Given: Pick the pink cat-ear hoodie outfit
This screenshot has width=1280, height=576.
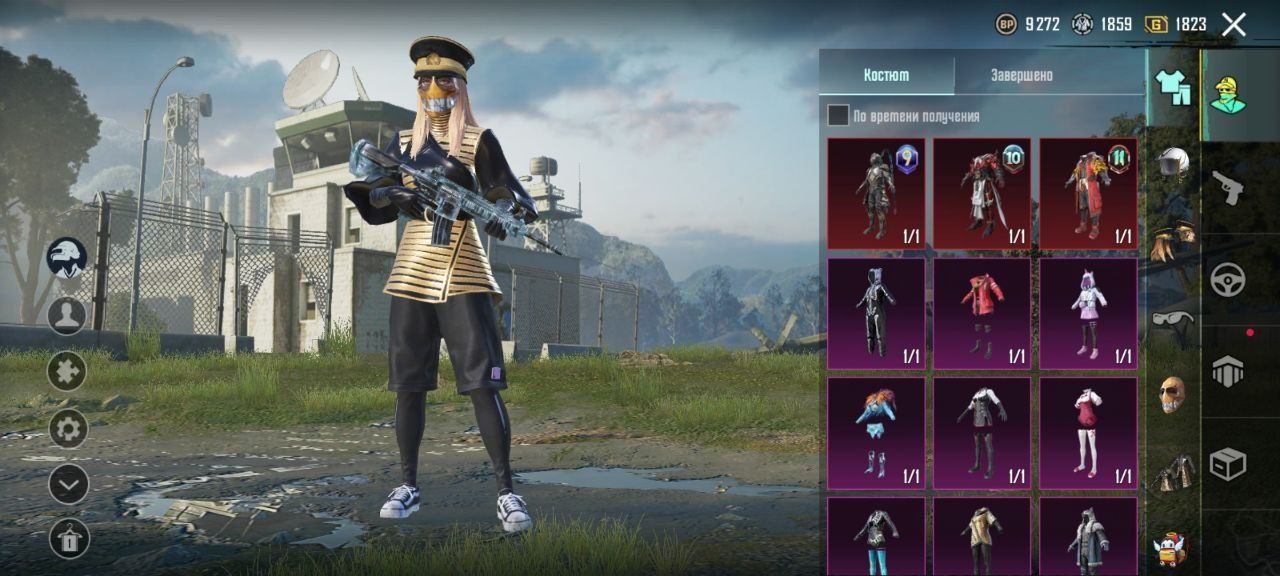Looking at the screenshot, I should pos(1088,313).
